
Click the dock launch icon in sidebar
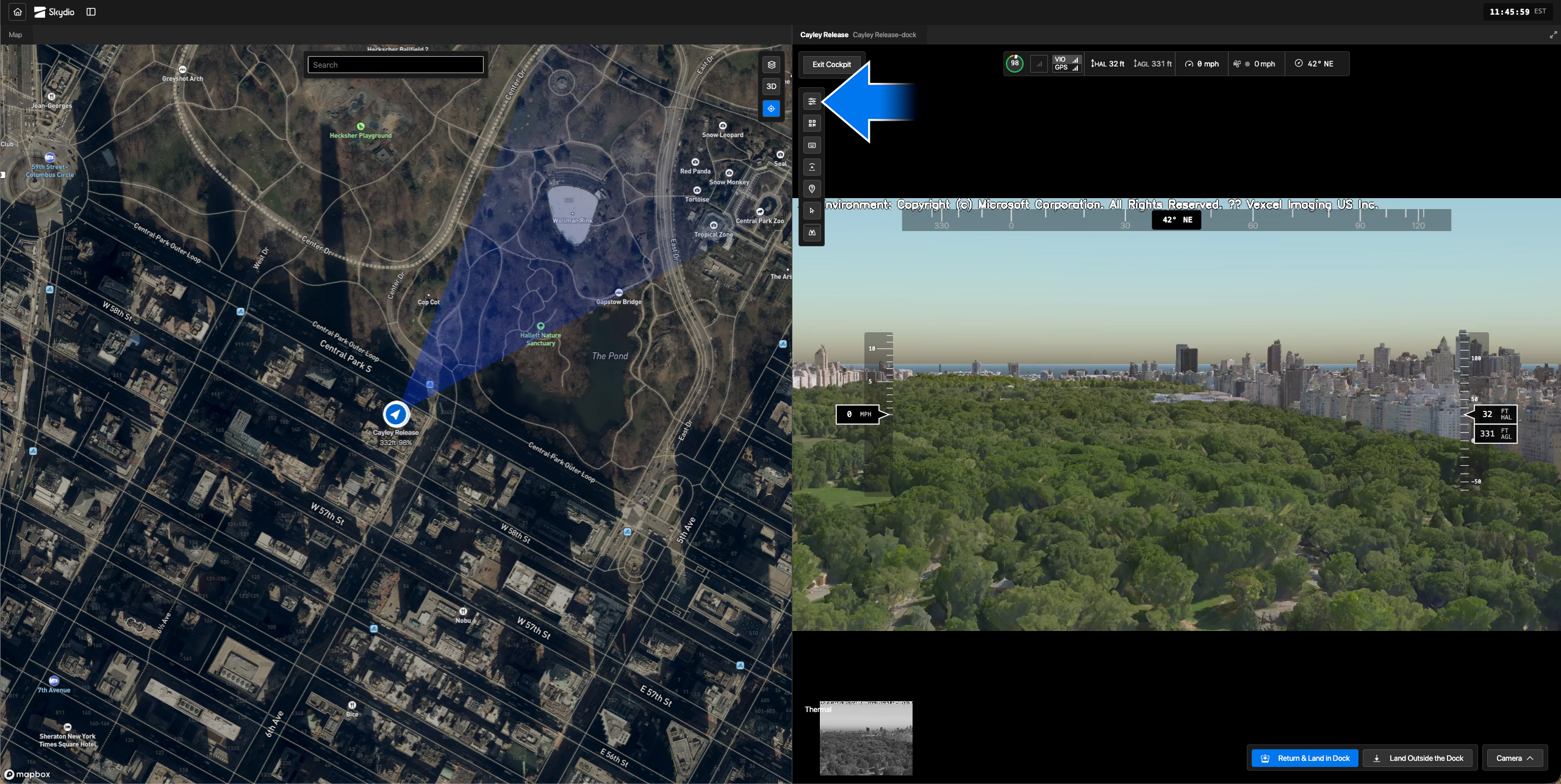point(811,166)
